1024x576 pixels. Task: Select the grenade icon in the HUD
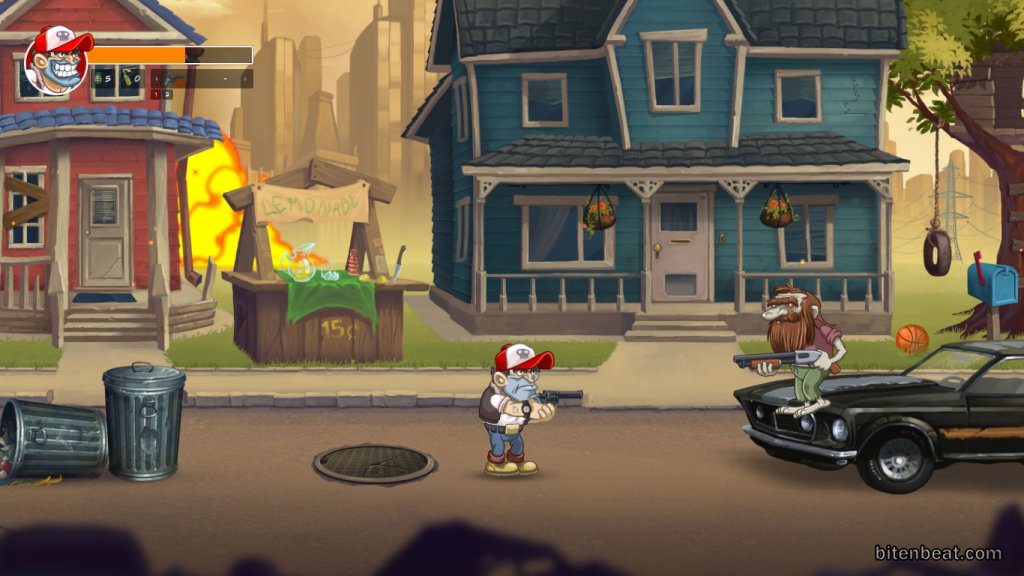pyautogui.click(x=98, y=78)
